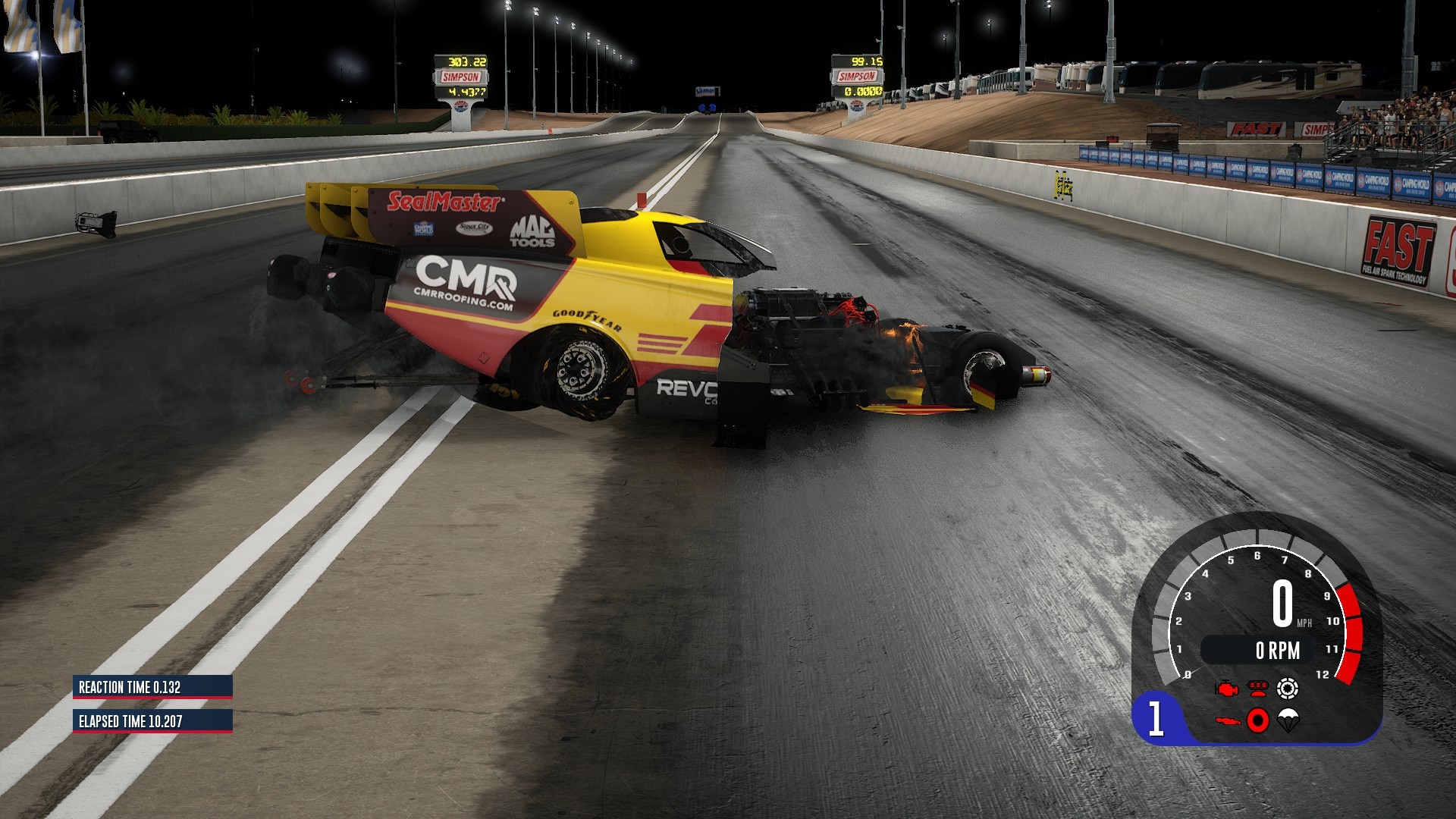This screenshot has width=1456, height=819.
Task: Click the red tire status icon
Action: coord(1257,720)
